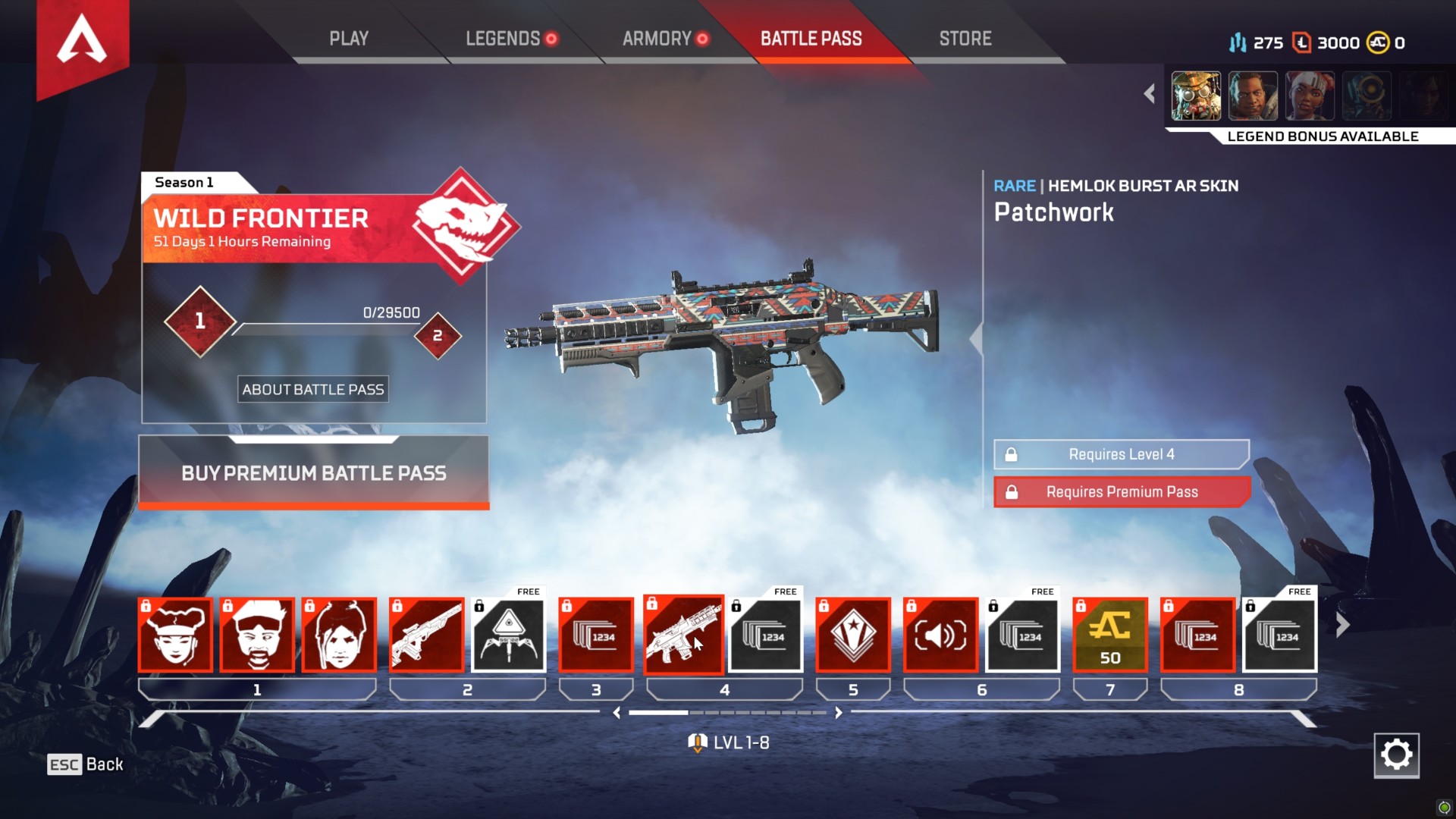The width and height of the screenshot is (1456, 819).
Task: Open the Legends tab
Action: [503, 39]
